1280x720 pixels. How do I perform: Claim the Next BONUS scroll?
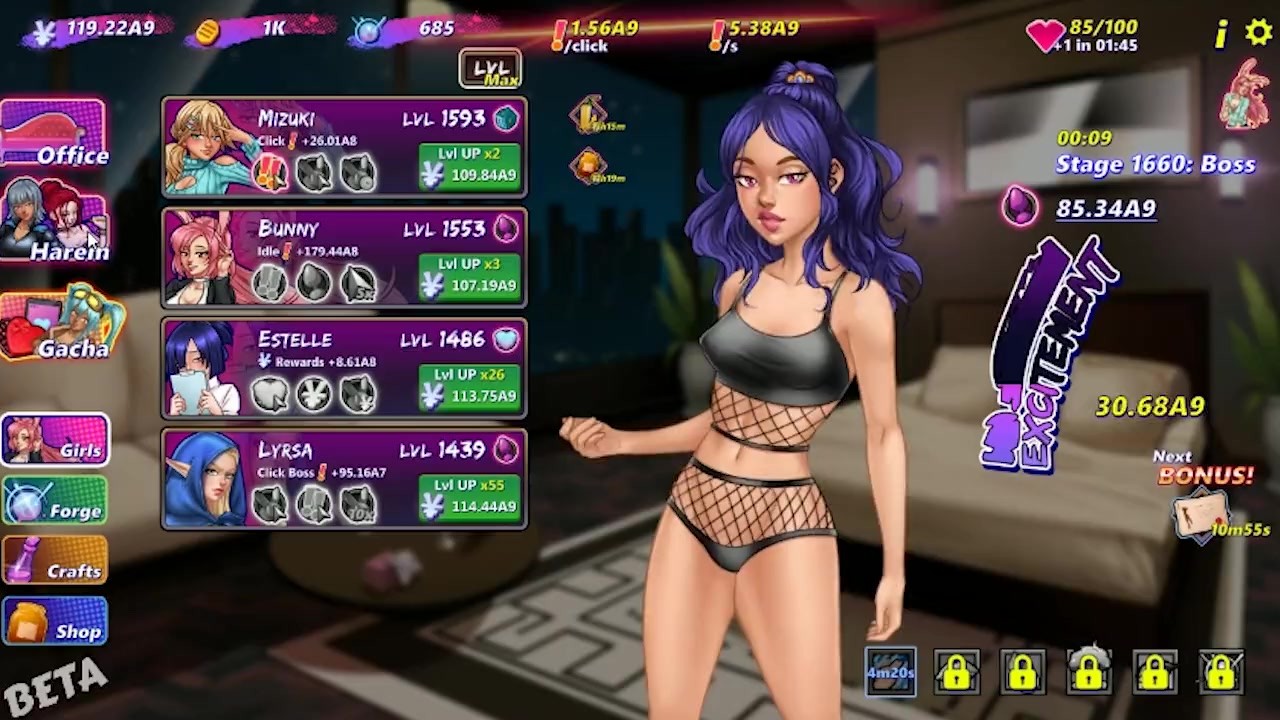1202,514
